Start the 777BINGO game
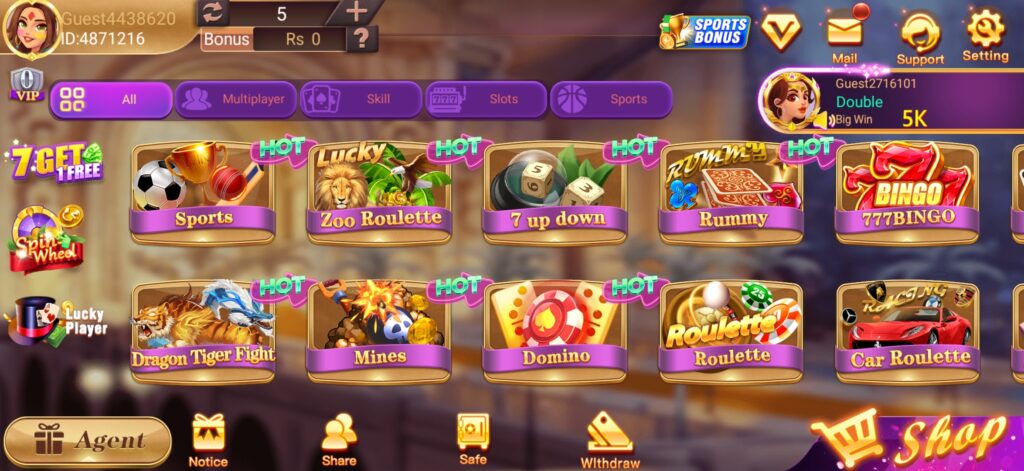 pyautogui.click(x=907, y=192)
